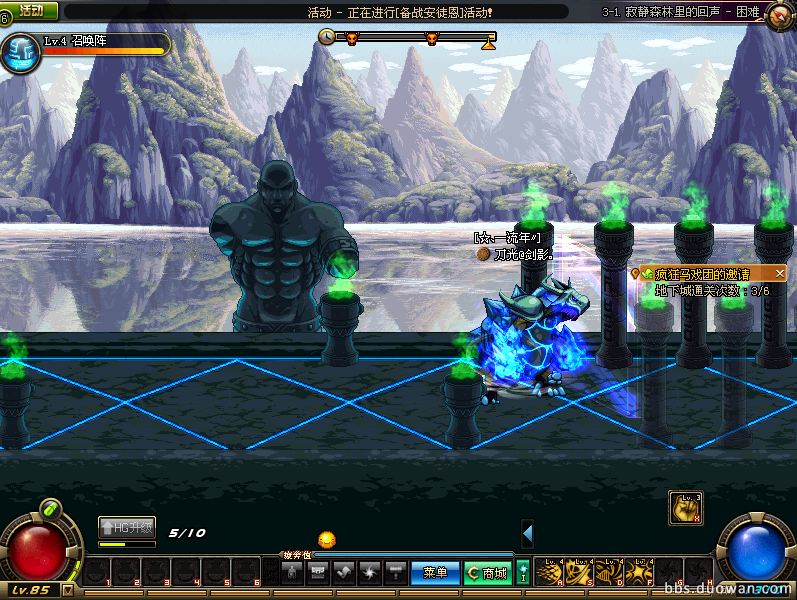Click the green I skill toggle button

[x=523, y=572]
